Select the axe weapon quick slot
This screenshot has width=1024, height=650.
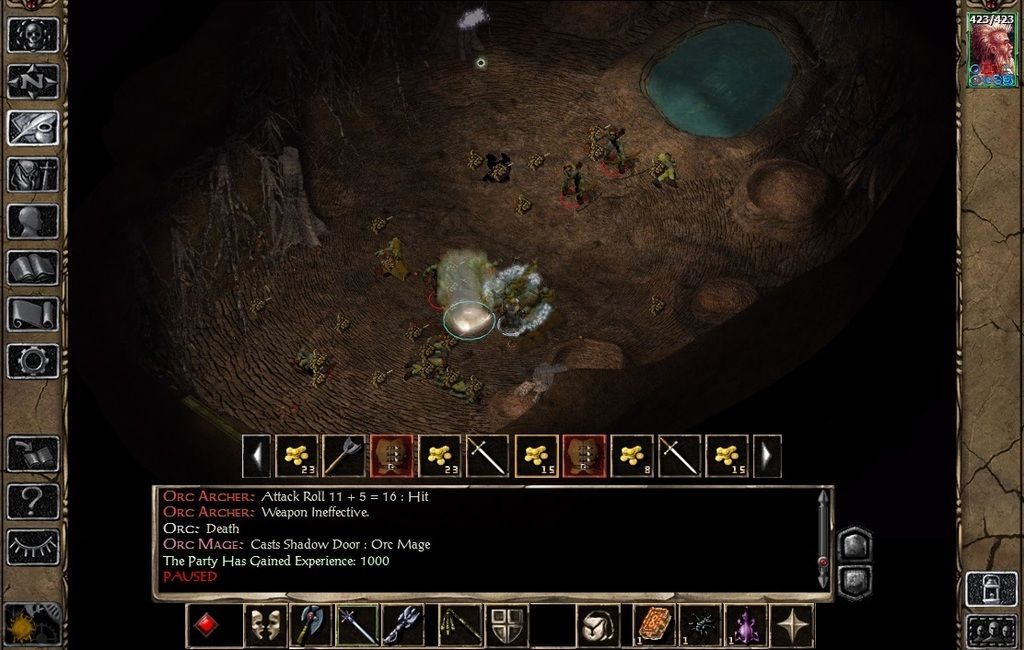point(309,626)
